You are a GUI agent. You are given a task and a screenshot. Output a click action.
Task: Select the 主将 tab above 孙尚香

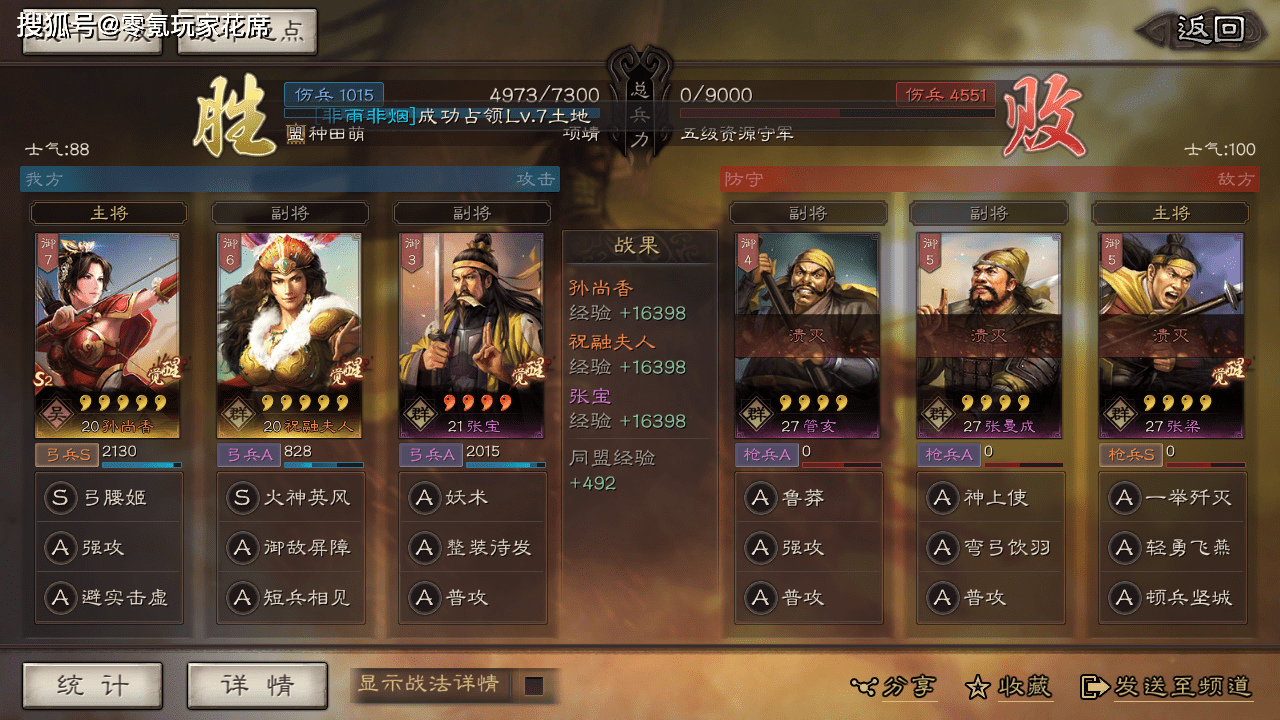click(109, 212)
